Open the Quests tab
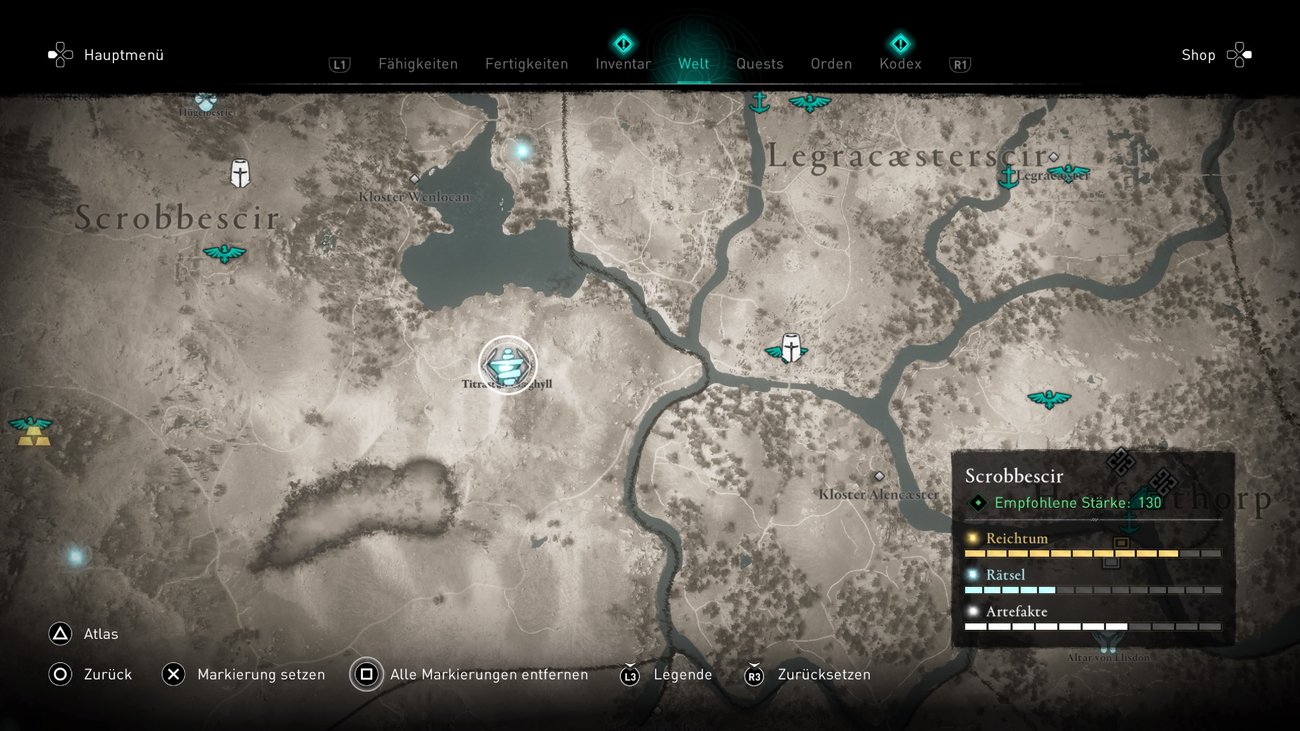The height and width of the screenshot is (731, 1300). pyautogui.click(x=759, y=64)
